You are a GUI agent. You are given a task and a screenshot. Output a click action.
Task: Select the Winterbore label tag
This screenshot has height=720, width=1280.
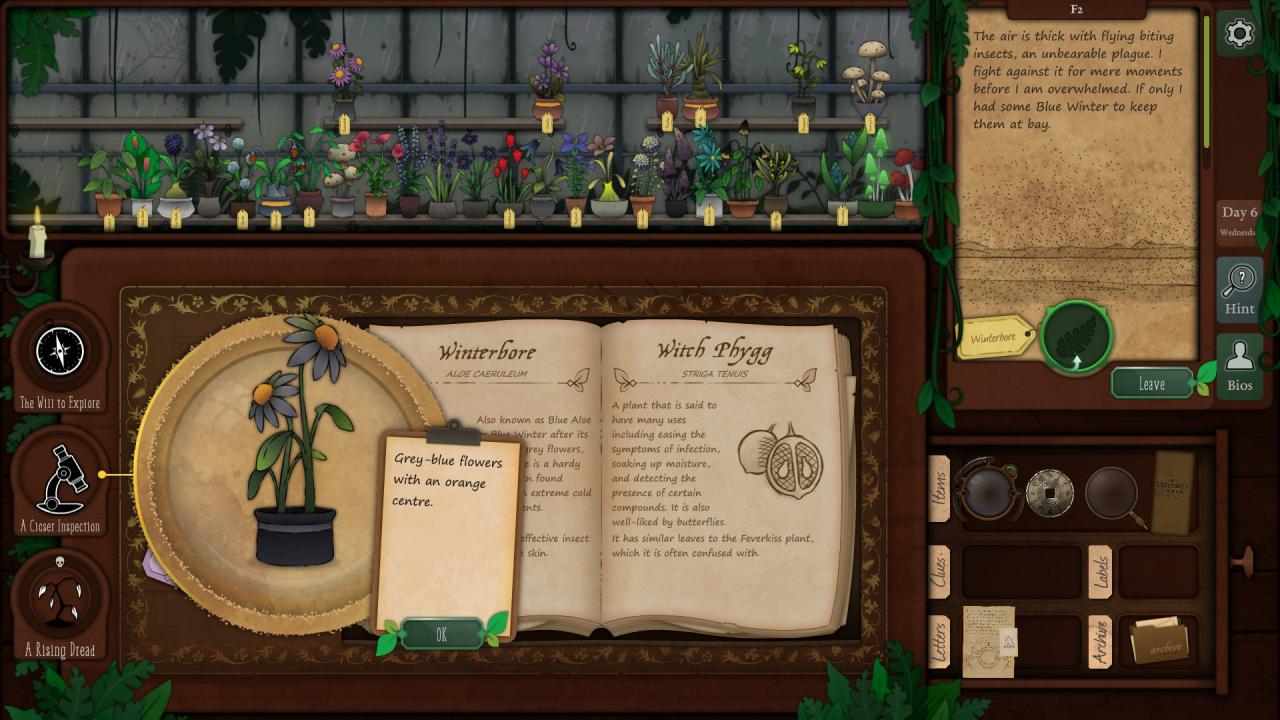(996, 337)
